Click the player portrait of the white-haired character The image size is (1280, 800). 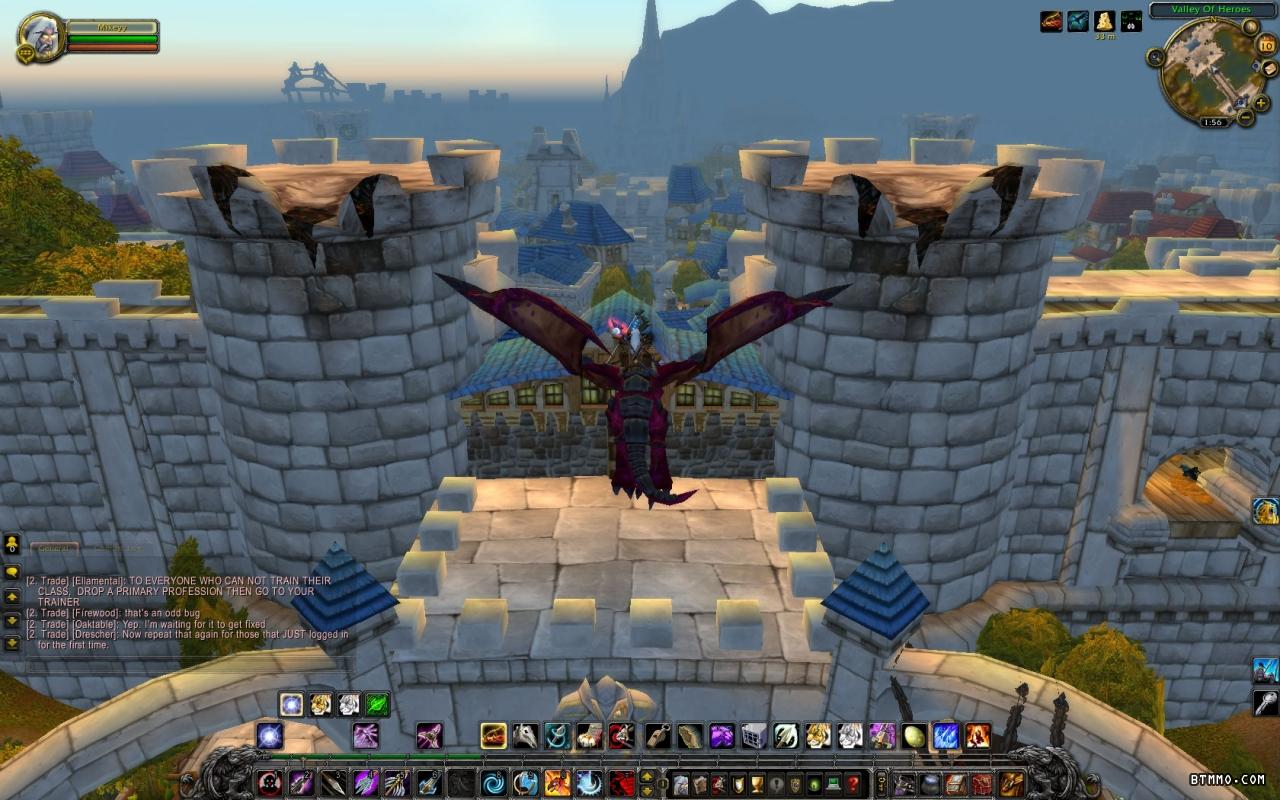tap(41, 36)
